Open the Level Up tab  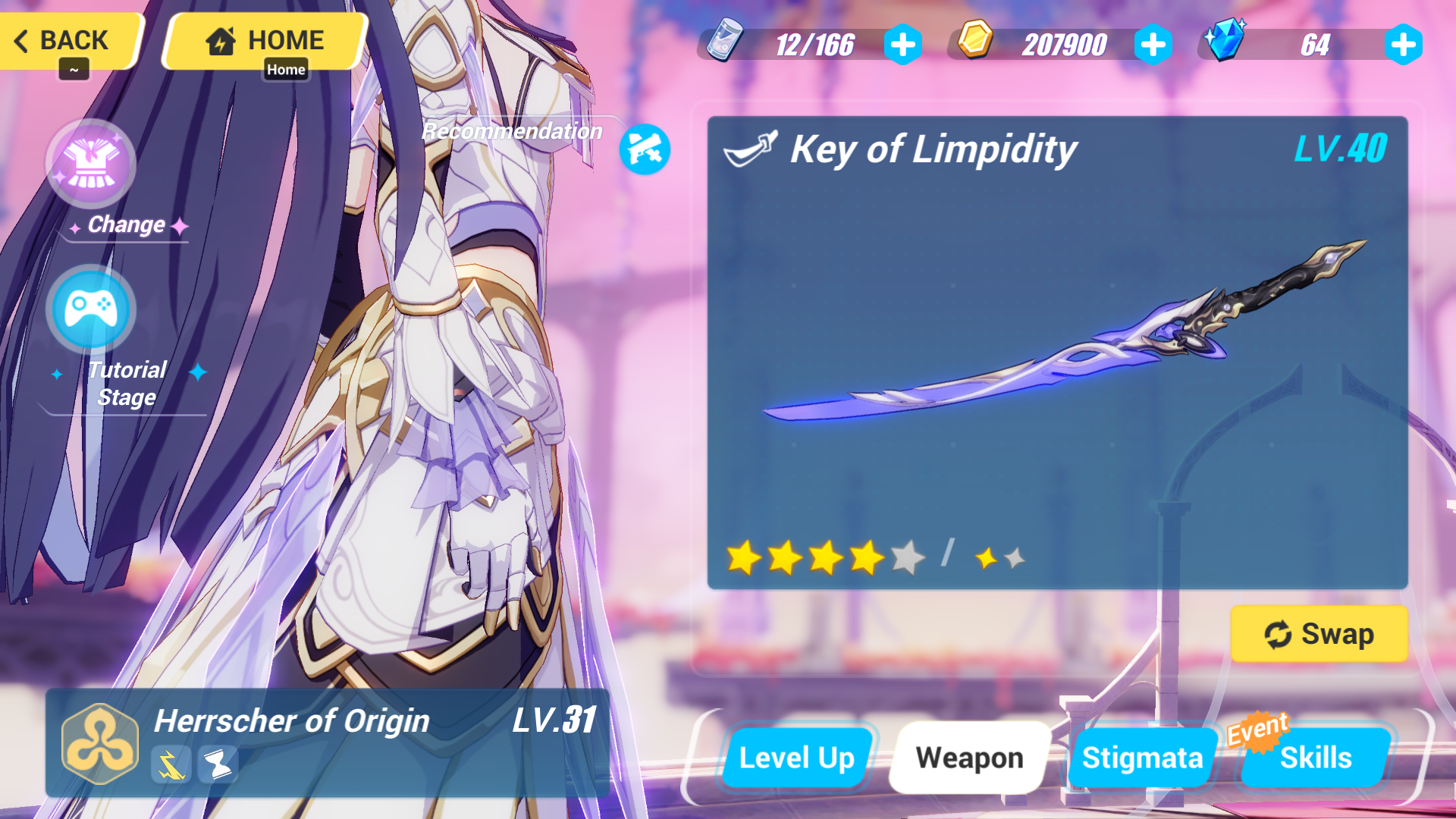pos(798,757)
